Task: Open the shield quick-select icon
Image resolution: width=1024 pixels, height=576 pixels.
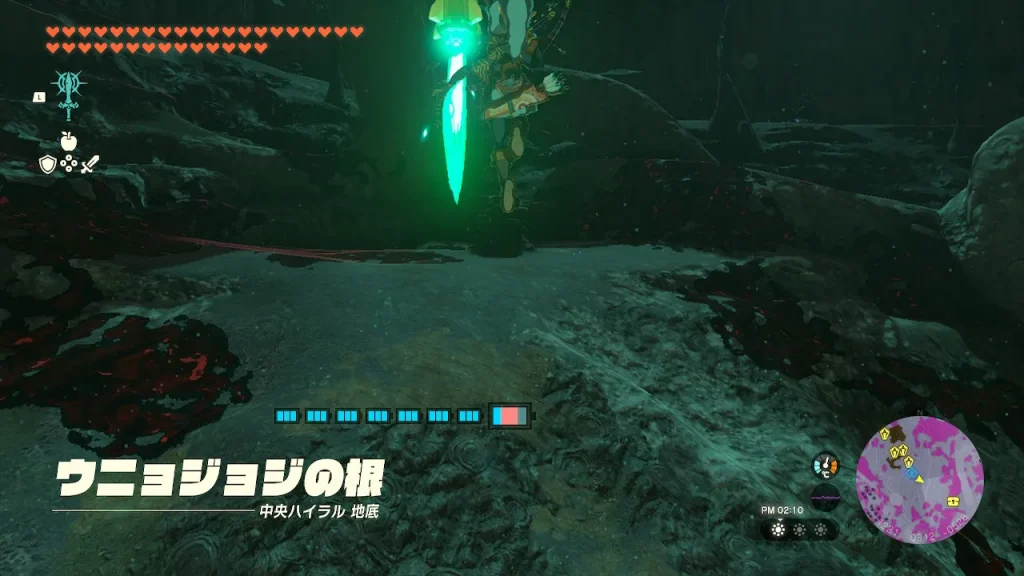Action: click(x=47, y=164)
